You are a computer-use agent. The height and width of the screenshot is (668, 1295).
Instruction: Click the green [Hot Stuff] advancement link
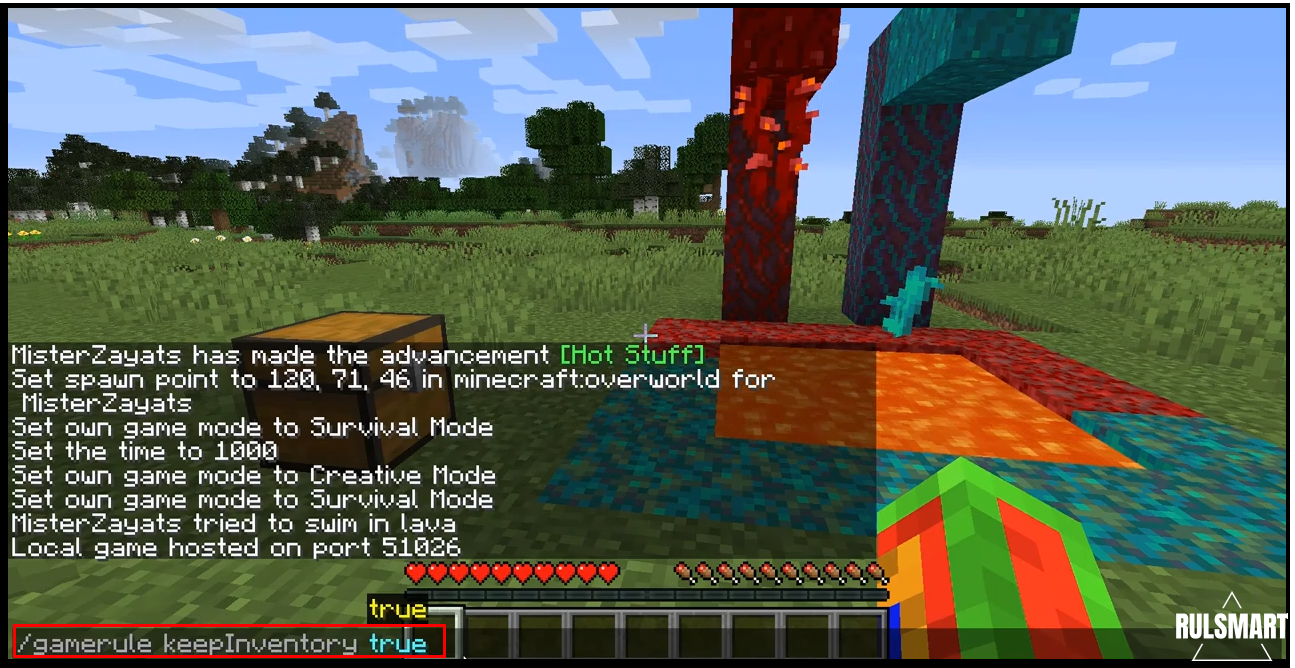click(x=632, y=355)
